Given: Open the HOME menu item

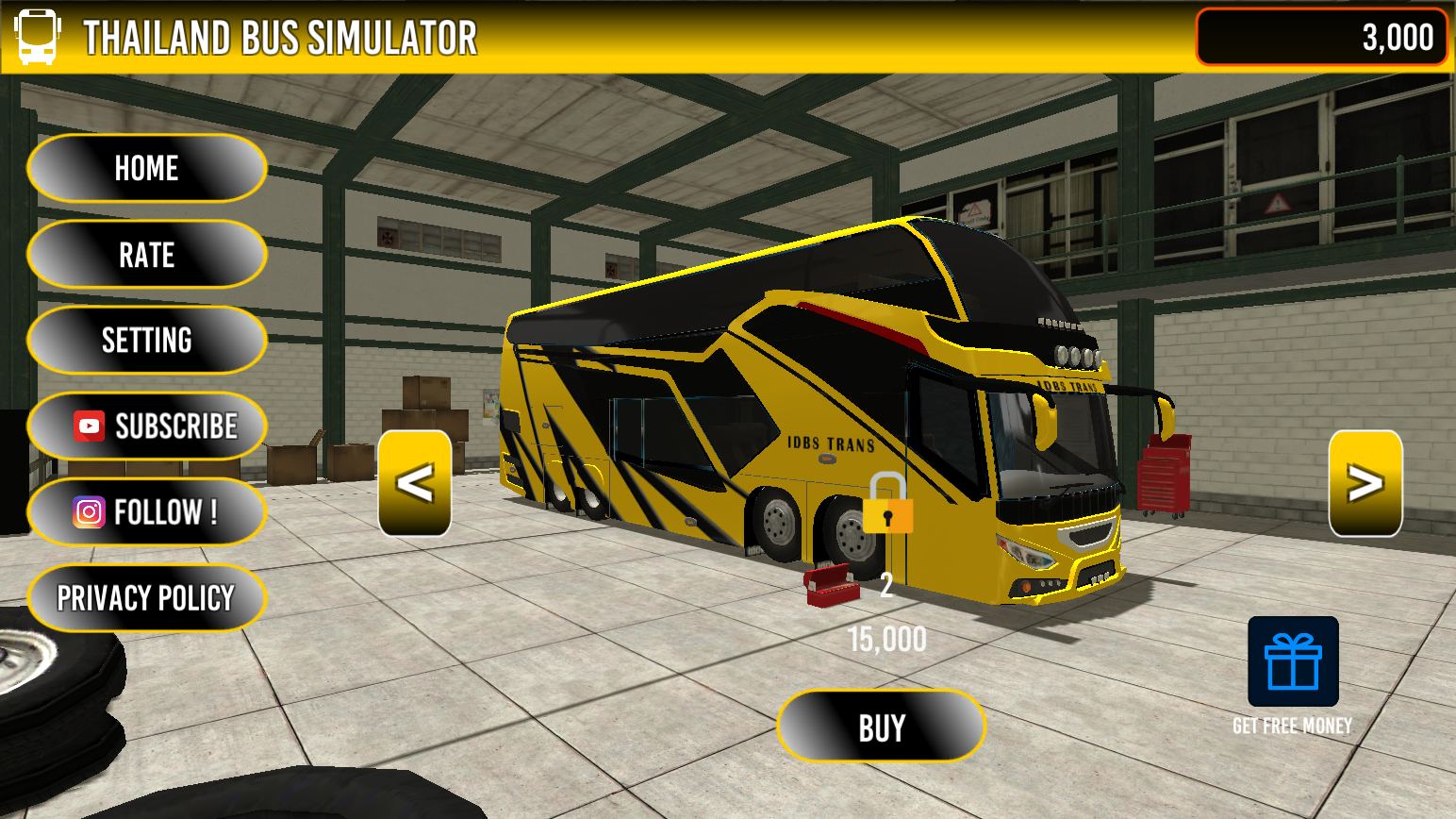Looking at the screenshot, I should [146, 169].
